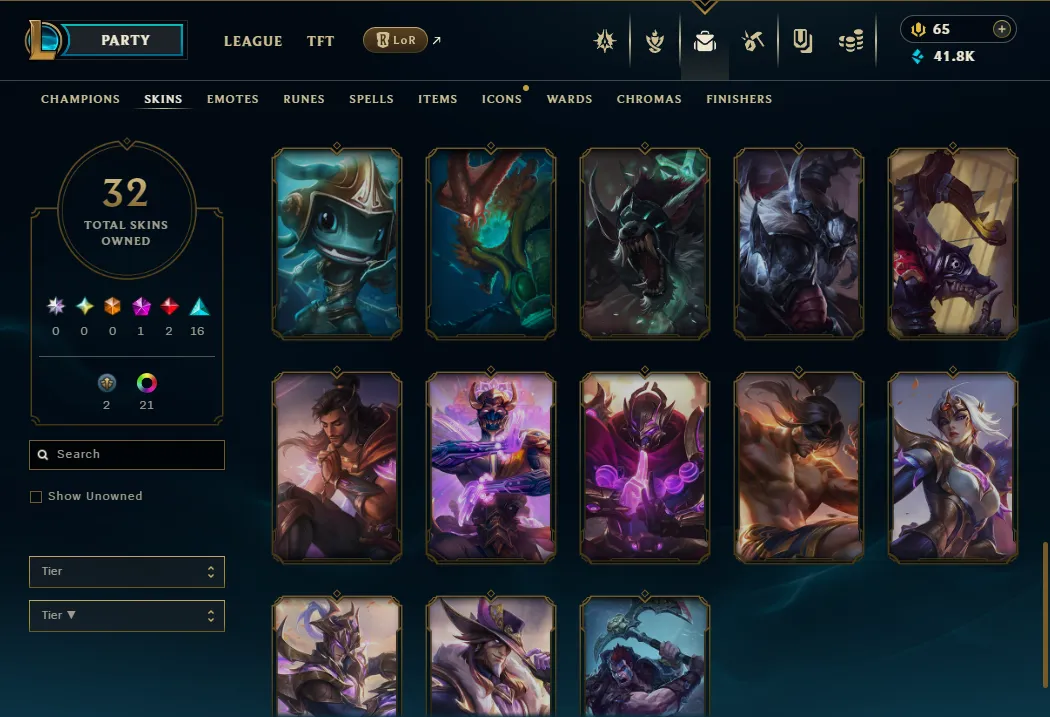
Task: Switch to TFT mode
Action: click(321, 41)
